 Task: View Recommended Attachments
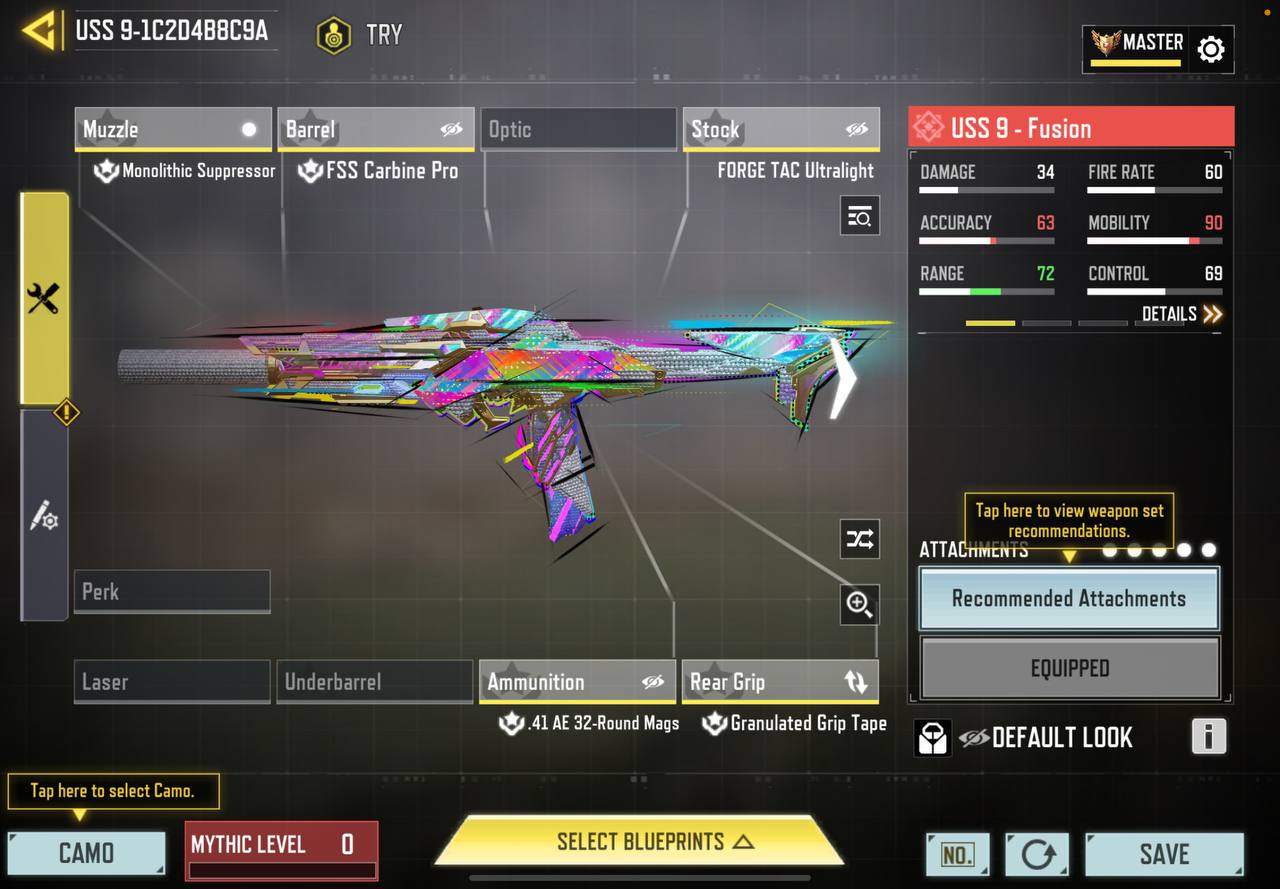(1069, 598)
